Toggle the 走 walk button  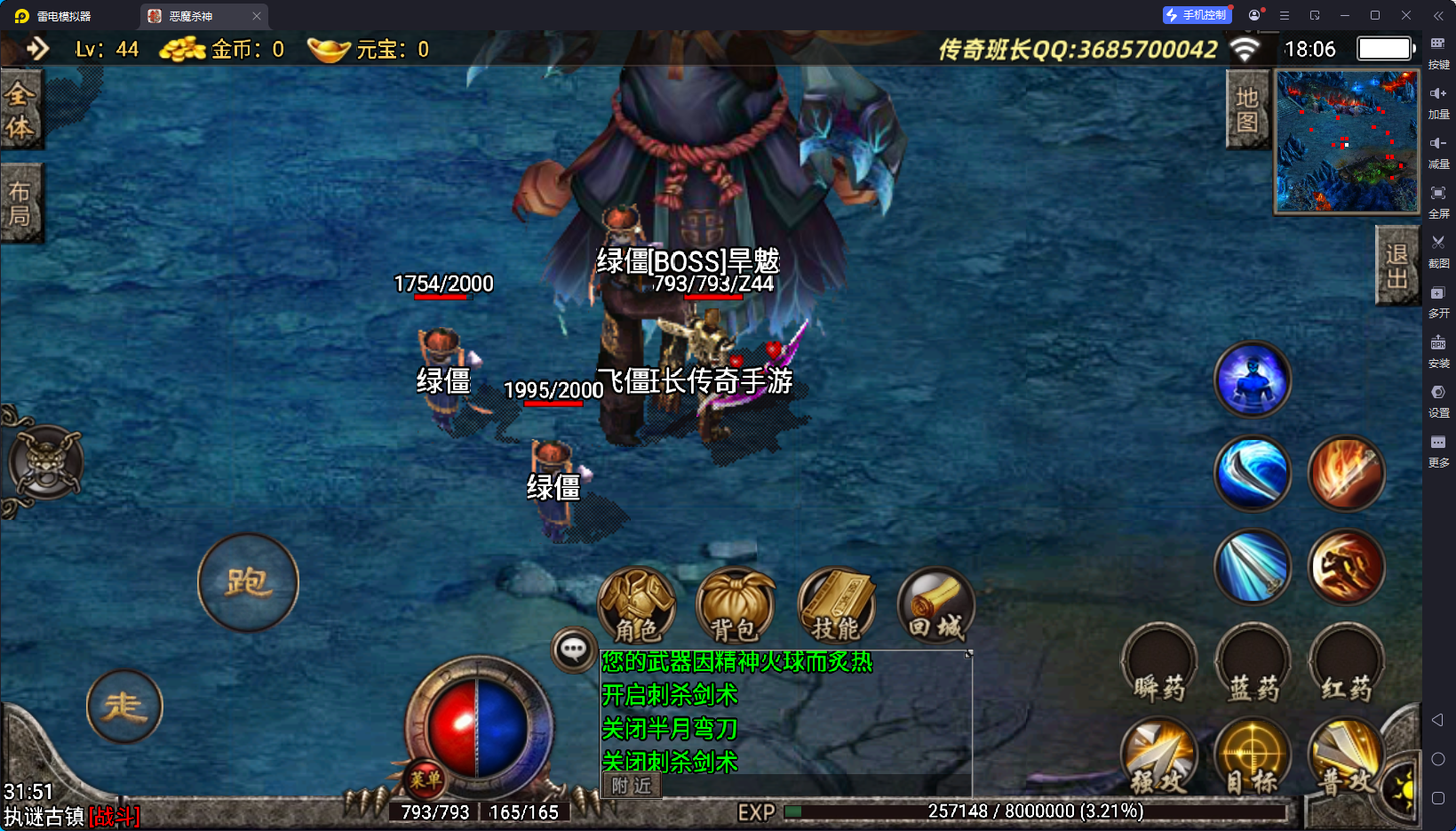124,707
